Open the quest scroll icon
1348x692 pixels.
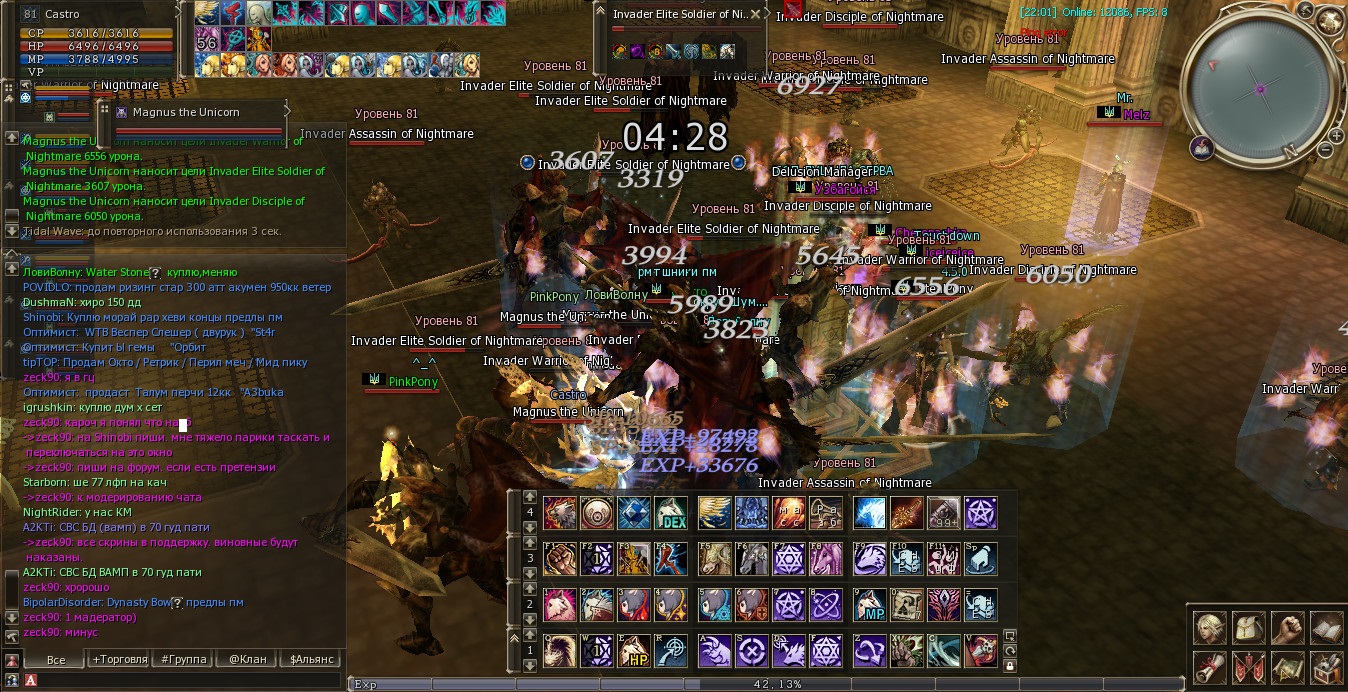click(1210, 667)
